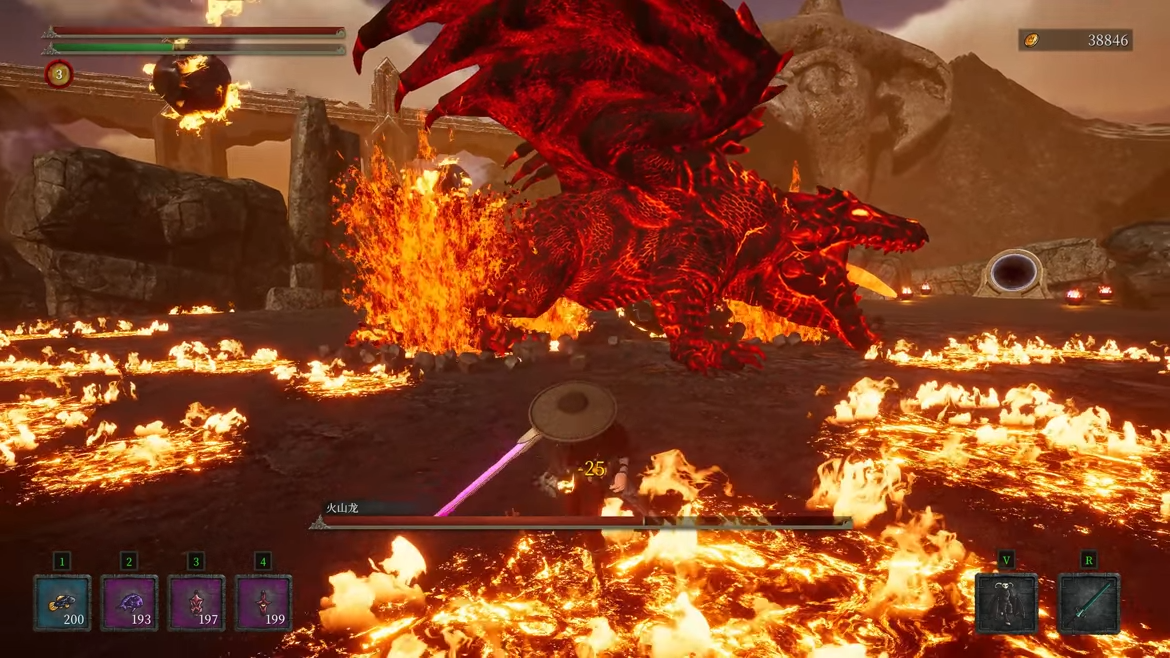Image resolution: width=1170 pixels, height=658 pixels.
Task: Select the fish item in hotbar slot 1
Action: pyautogui.click(x=62, y=603)
